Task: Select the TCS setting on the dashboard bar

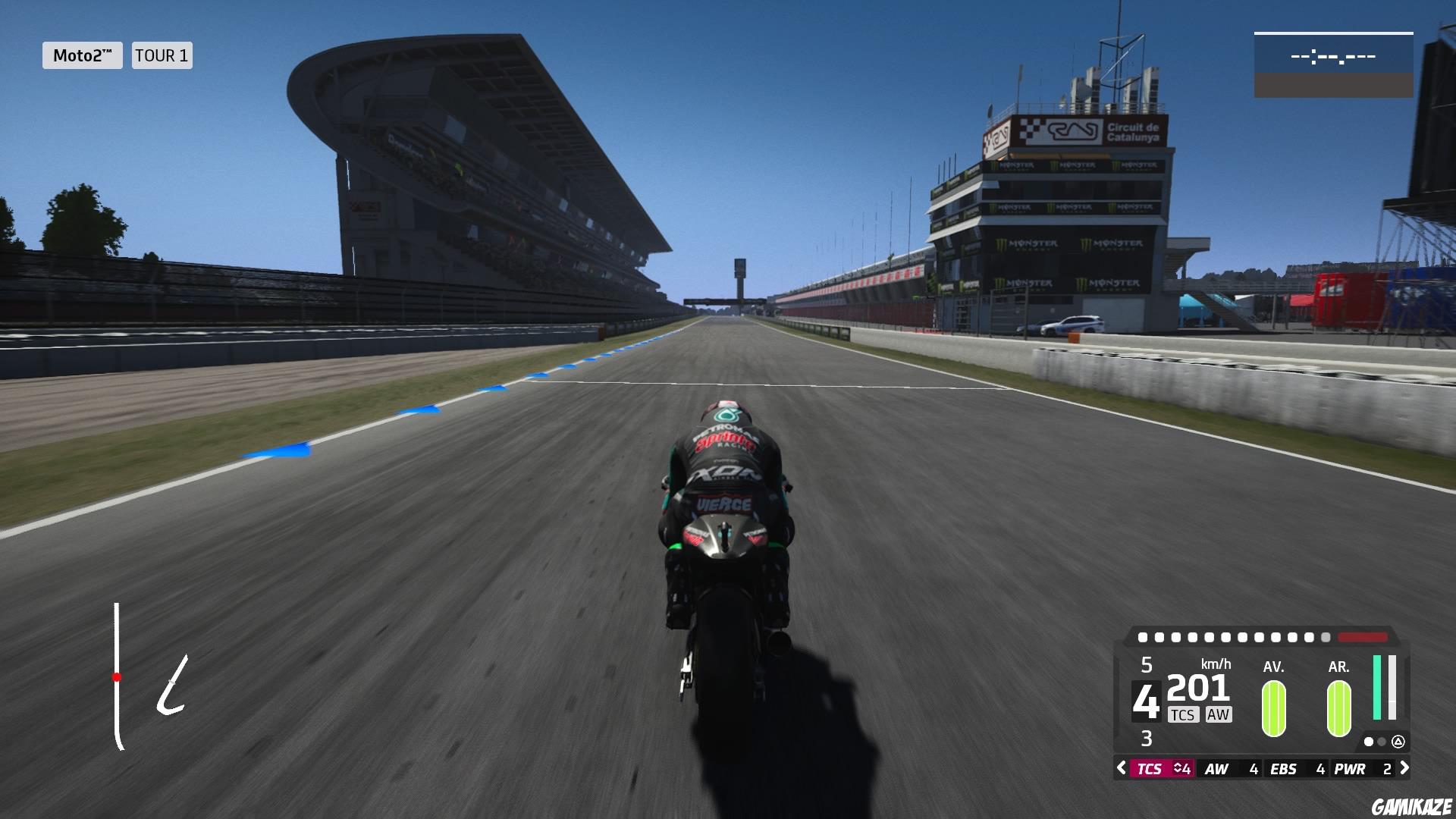Action: click(1150, 769)
